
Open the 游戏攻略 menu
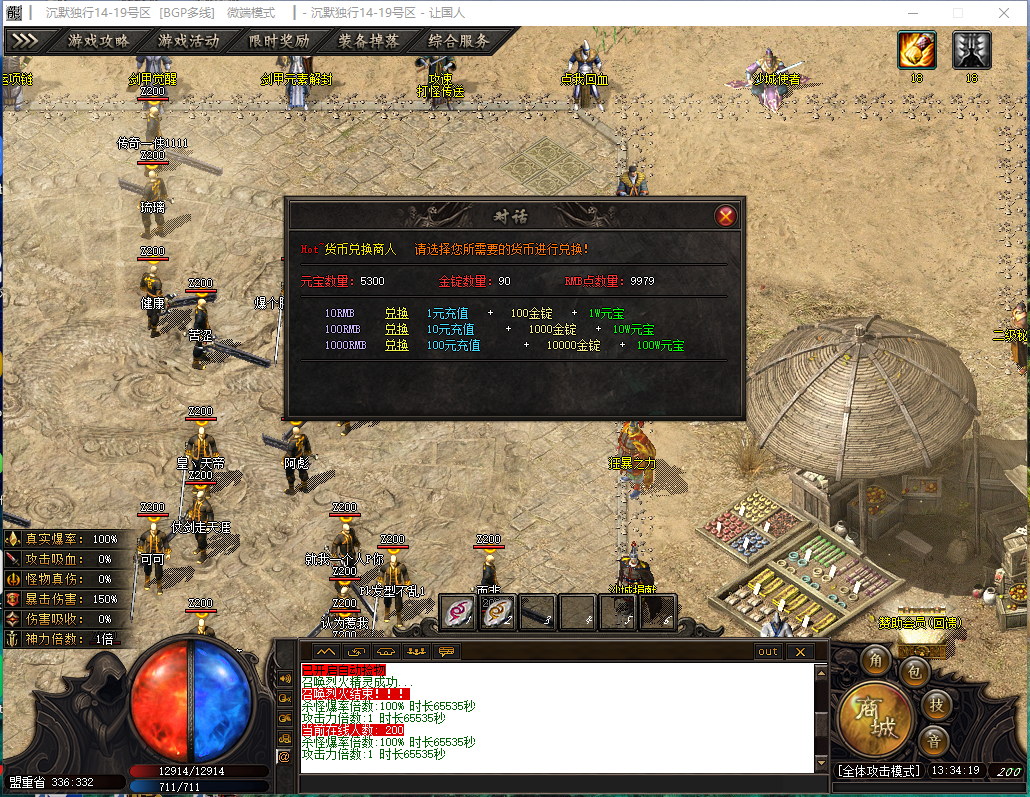(98, 41)
